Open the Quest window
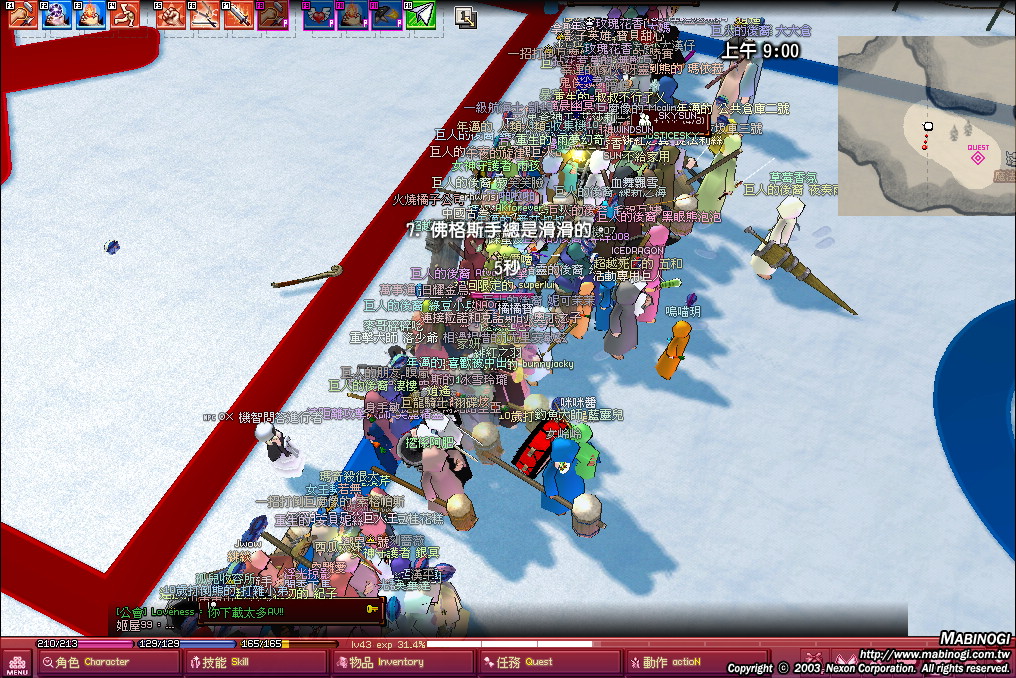 pos(549,662)
